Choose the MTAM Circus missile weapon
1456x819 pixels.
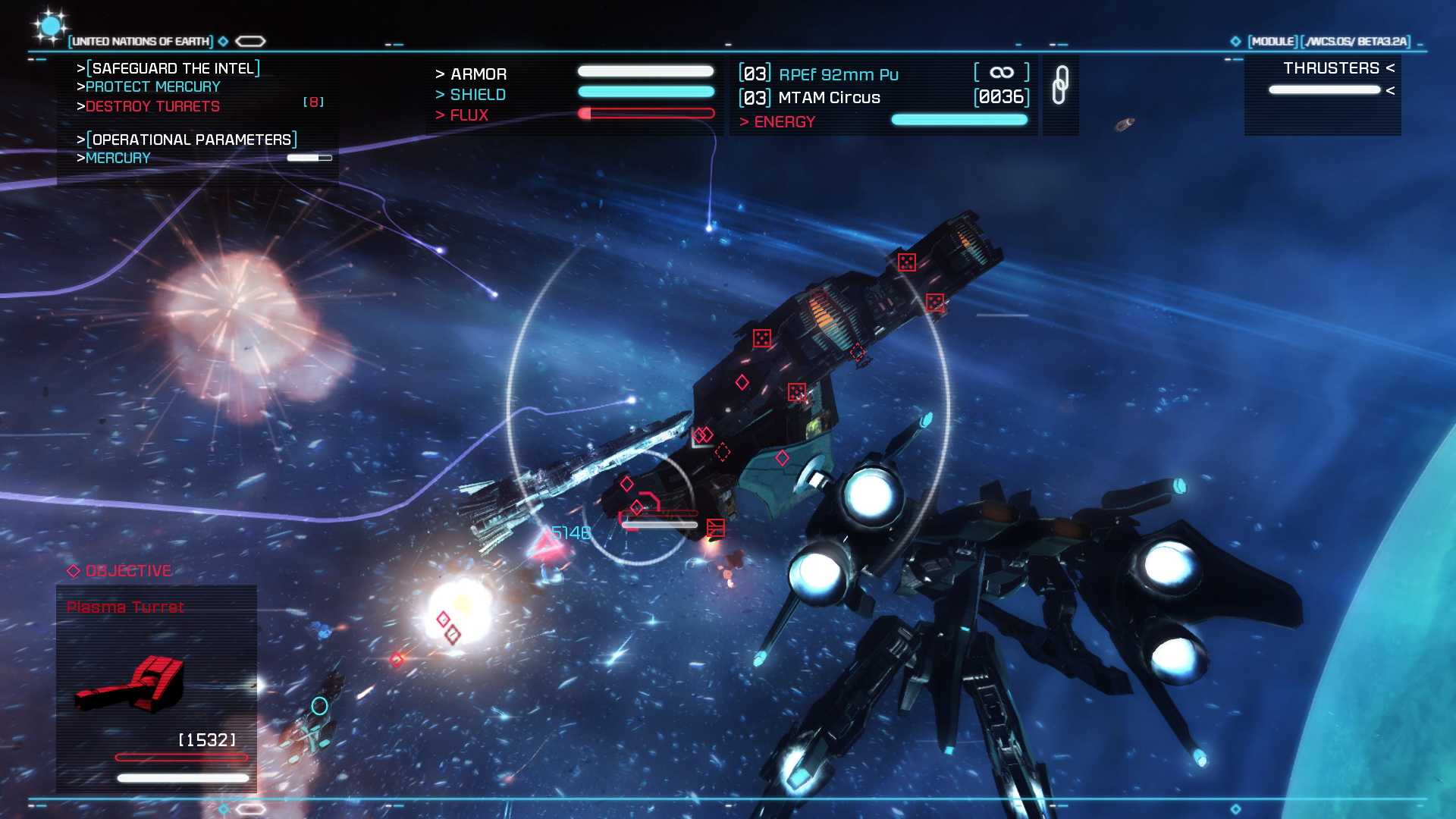(829, 98)
